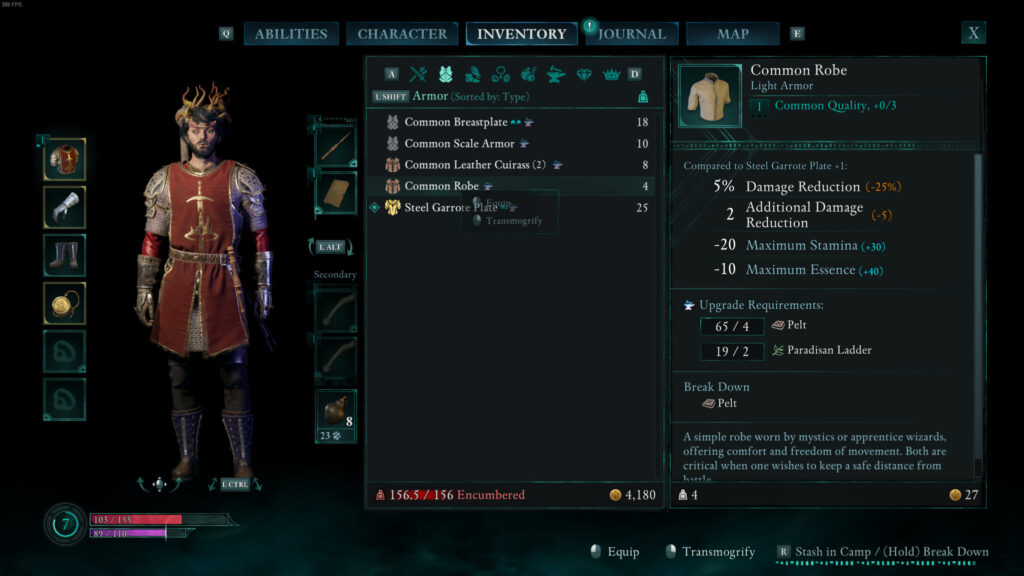The image size is (1024, 576).
Task: Select the equipped gauntlets slot
Action: [64, 207]
